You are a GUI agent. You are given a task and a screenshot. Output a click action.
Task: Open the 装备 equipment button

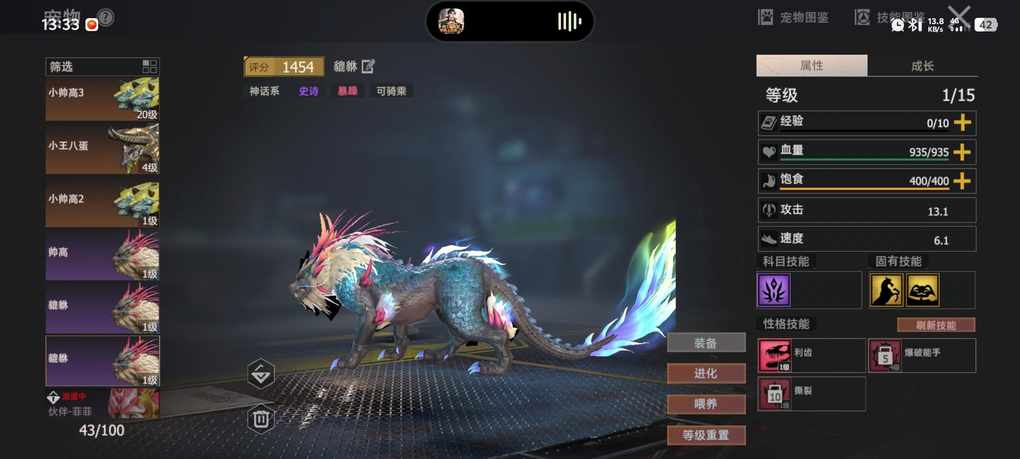[x=706, y=343]
